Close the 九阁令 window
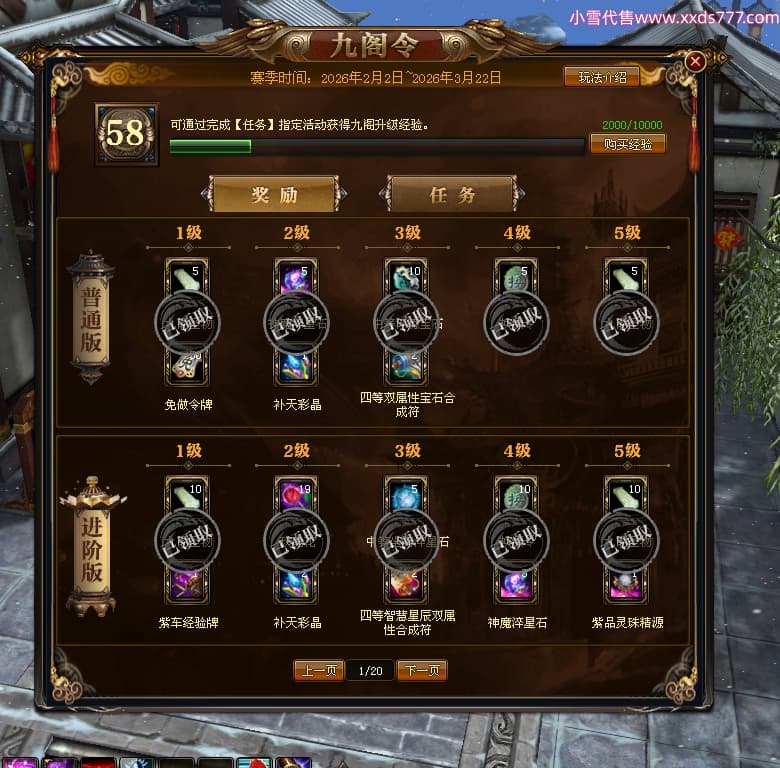This screenshot has height=768, width=780. click(696, 62)
